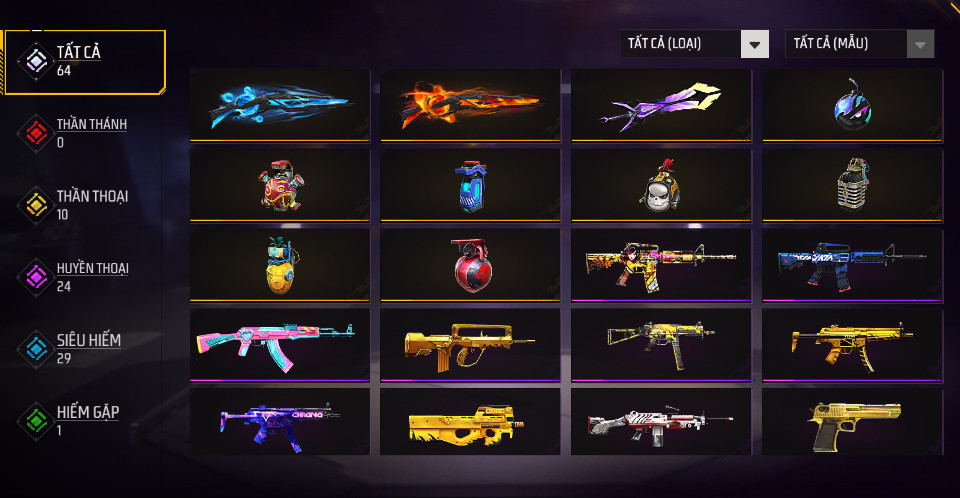Choose the golden Desert Eagle pistol
Viewport: 960px width, 498px height.
pyautogui.click(x=852, y=423)
